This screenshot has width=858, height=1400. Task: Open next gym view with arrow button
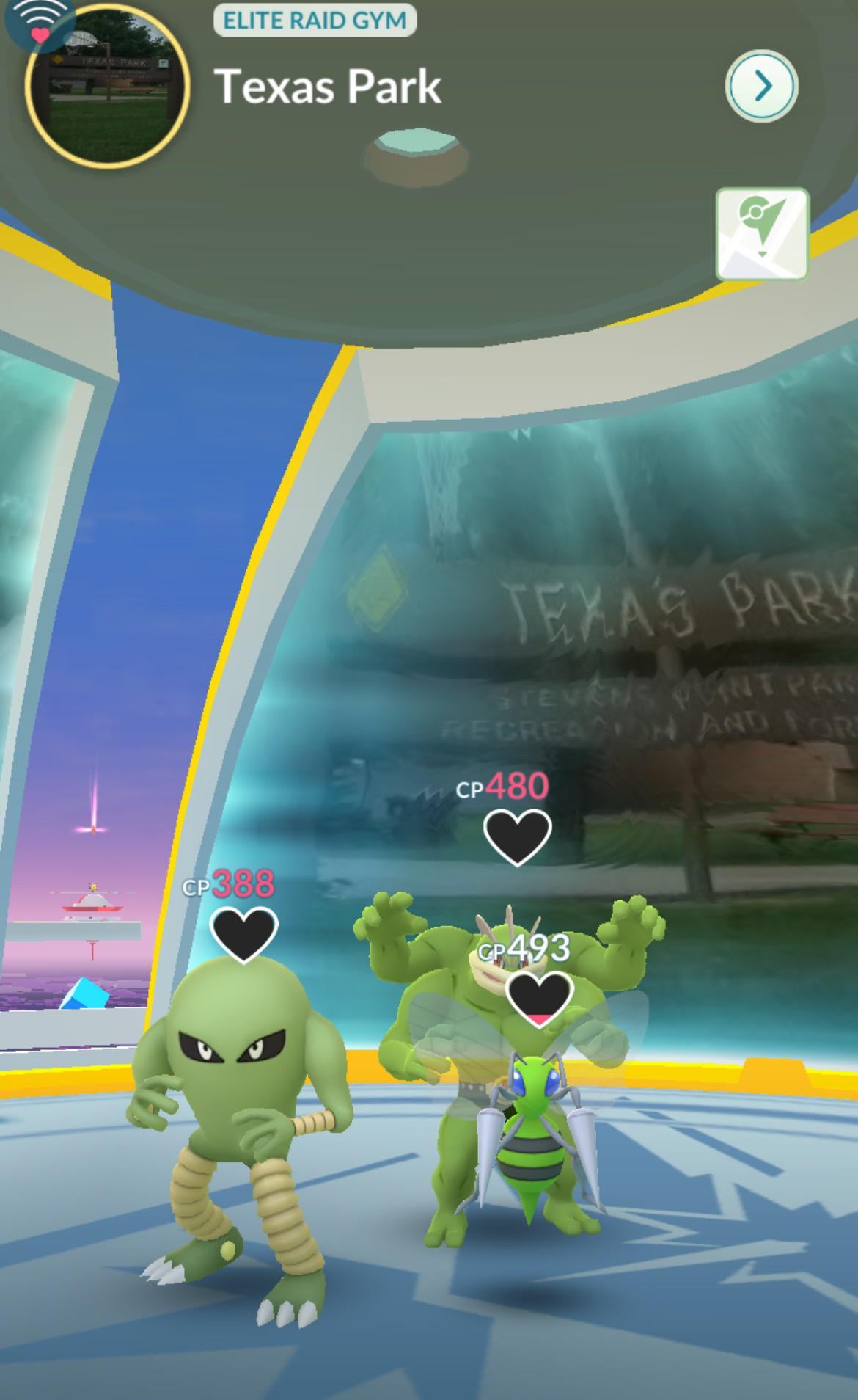click(761, 87)
